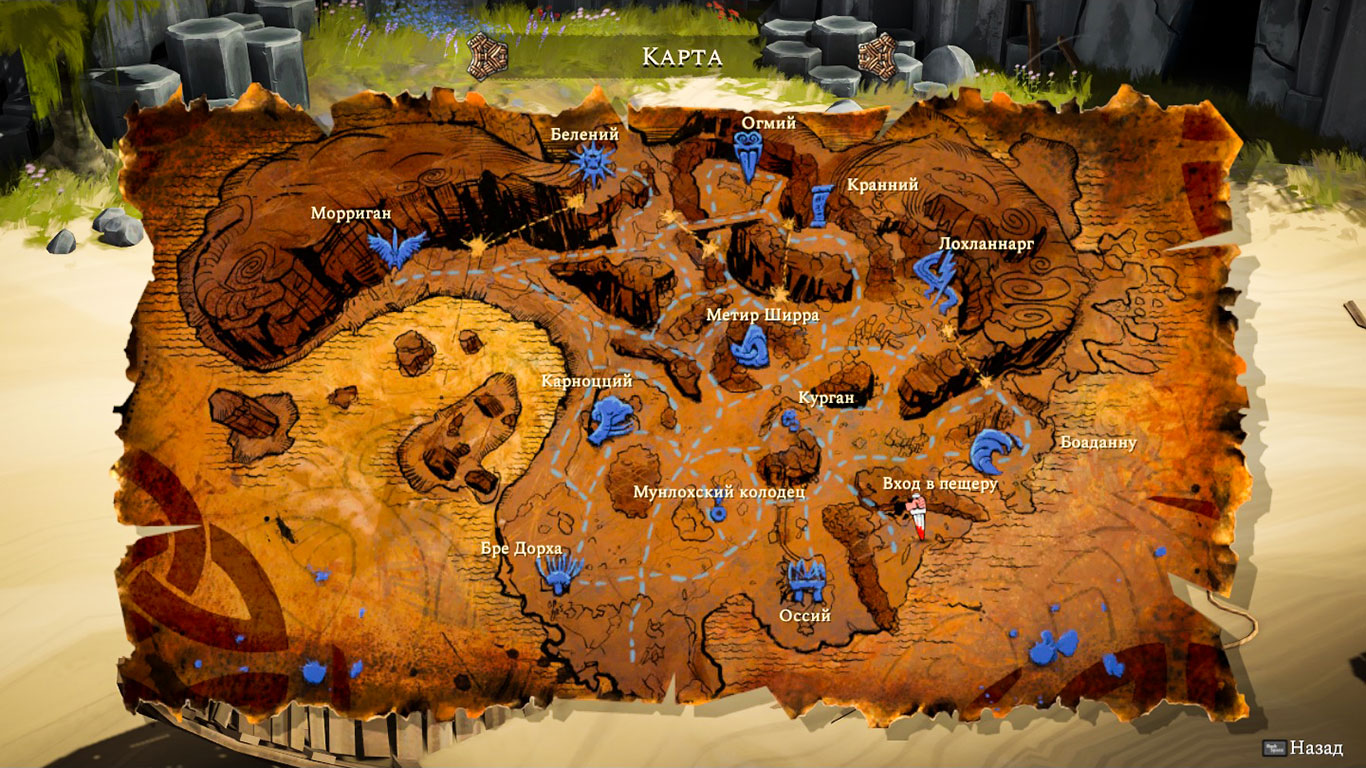Click the small Курган marker
The image size is (1366, 768).
791,421
